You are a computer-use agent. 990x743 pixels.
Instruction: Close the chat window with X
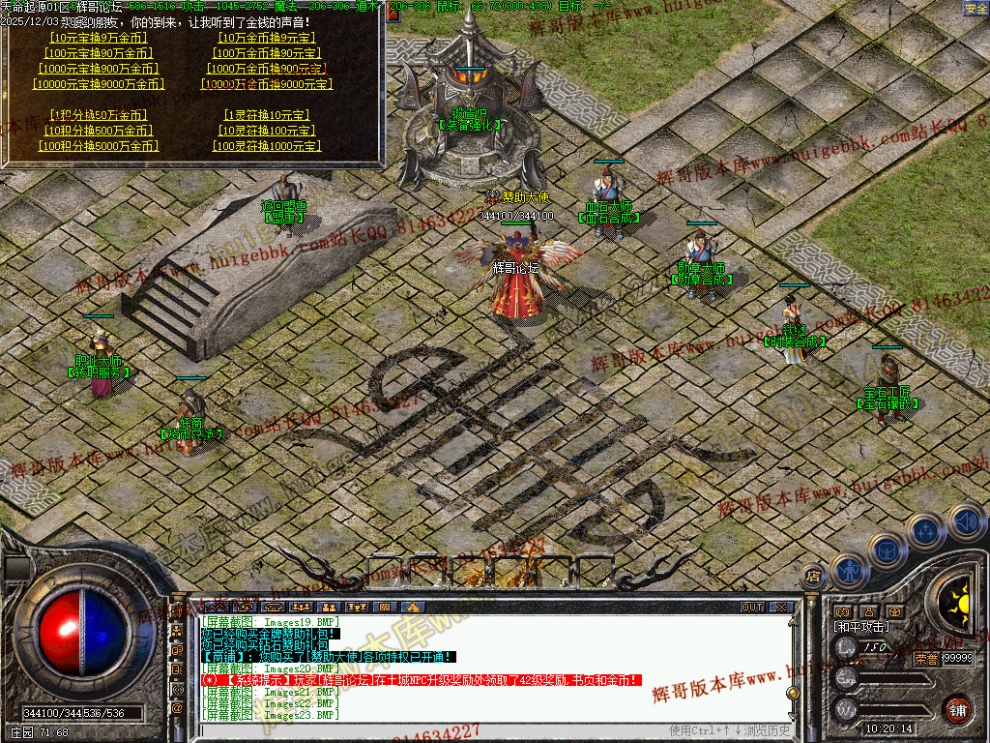[781, 607]
